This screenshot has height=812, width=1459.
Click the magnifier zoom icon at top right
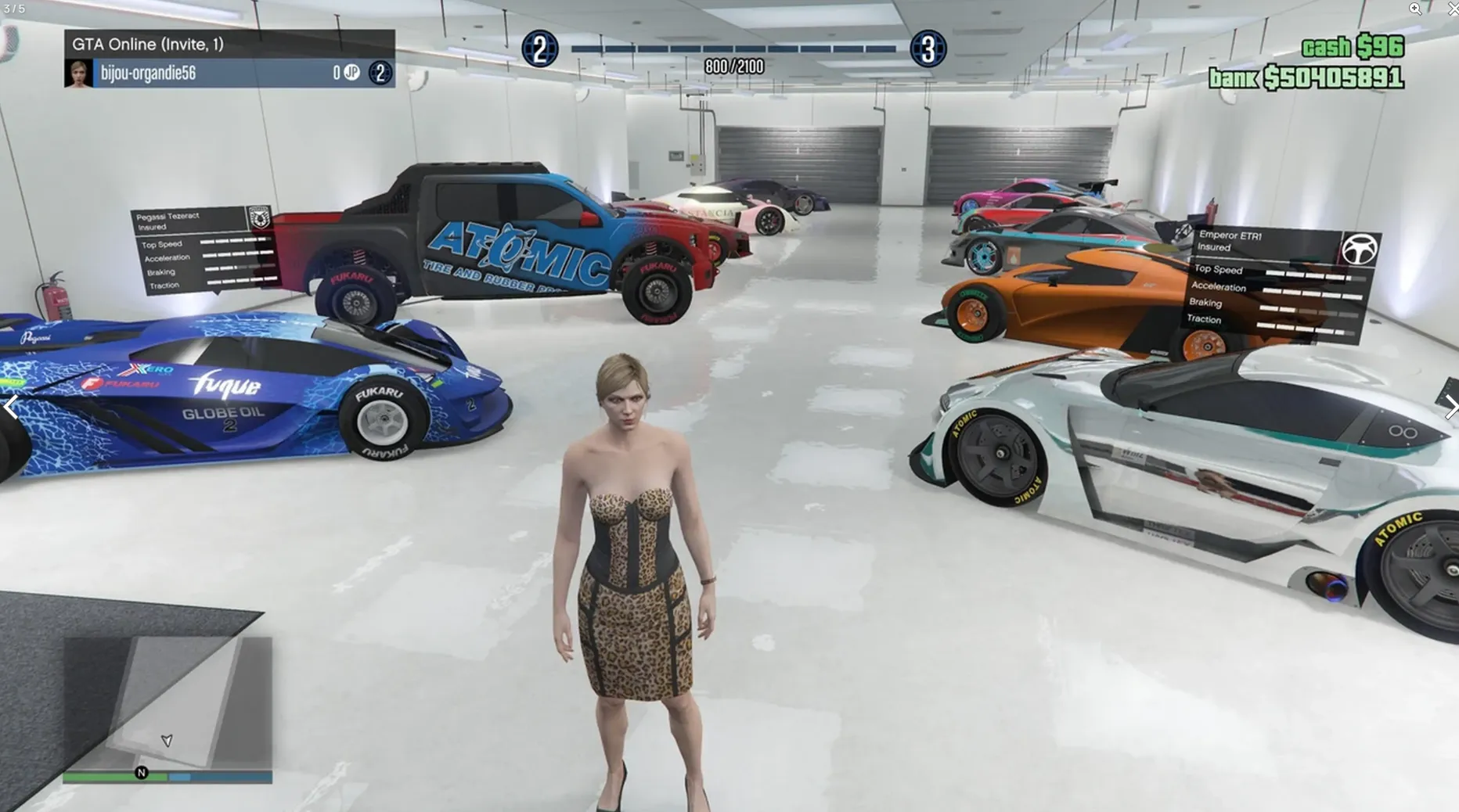point(1415,9)
